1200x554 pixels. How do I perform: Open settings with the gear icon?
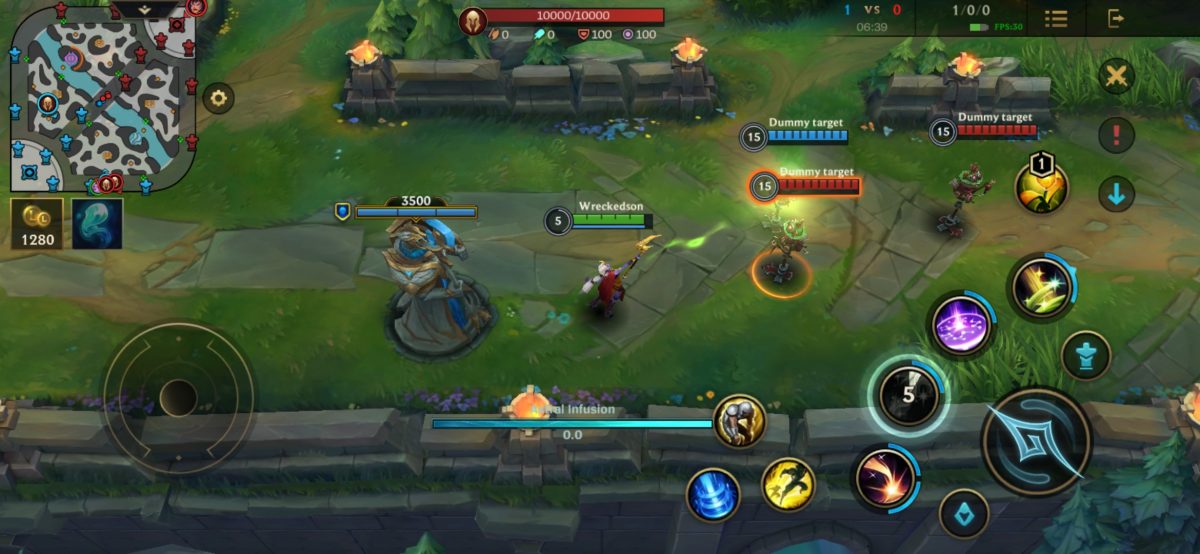point(218,98)
